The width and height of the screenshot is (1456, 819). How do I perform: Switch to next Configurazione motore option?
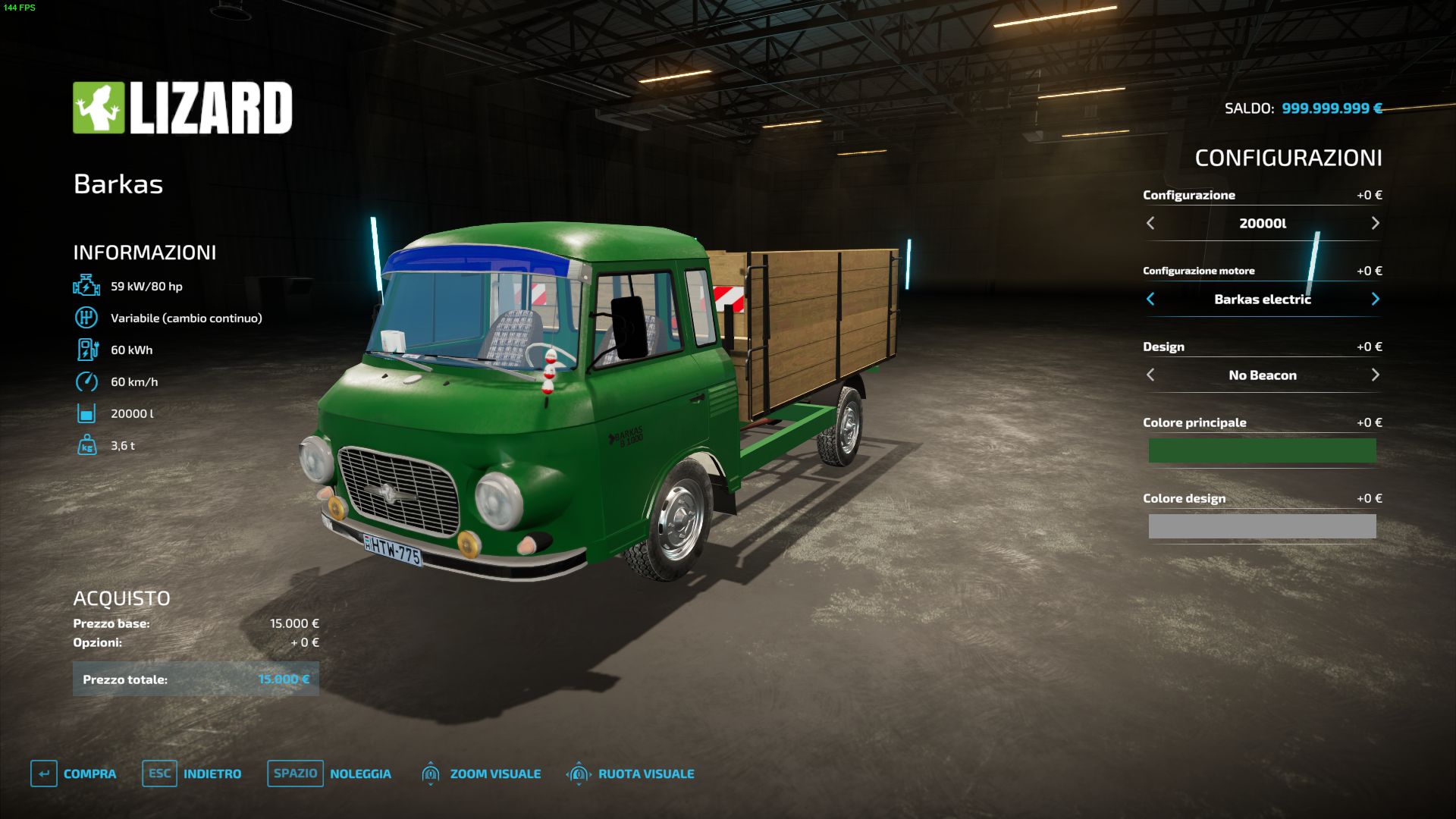[1375, 299]
